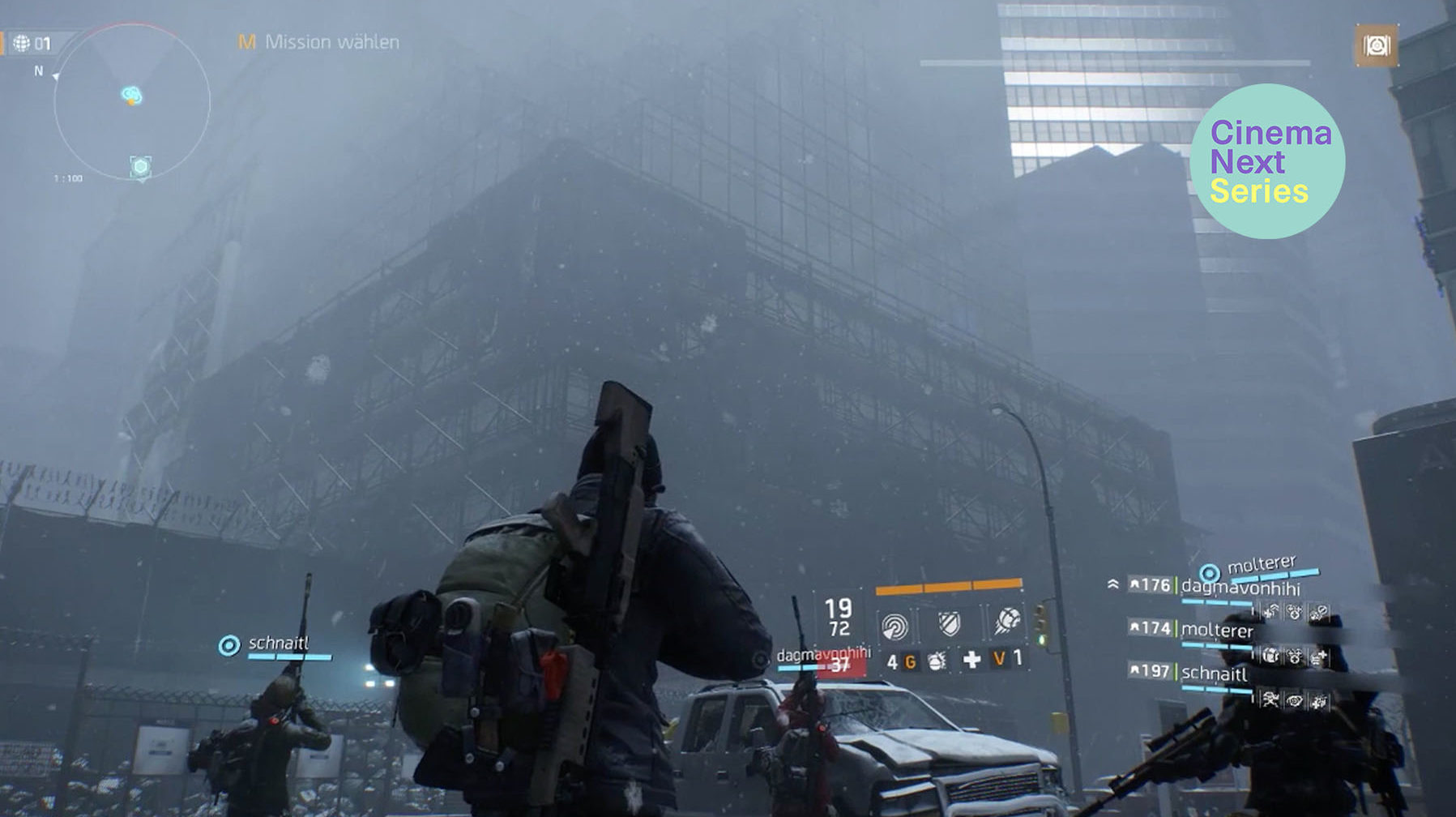The image size is (1456, 817).
Task: Select dagmavonhihi in the group list
Action: [1240, 587]
